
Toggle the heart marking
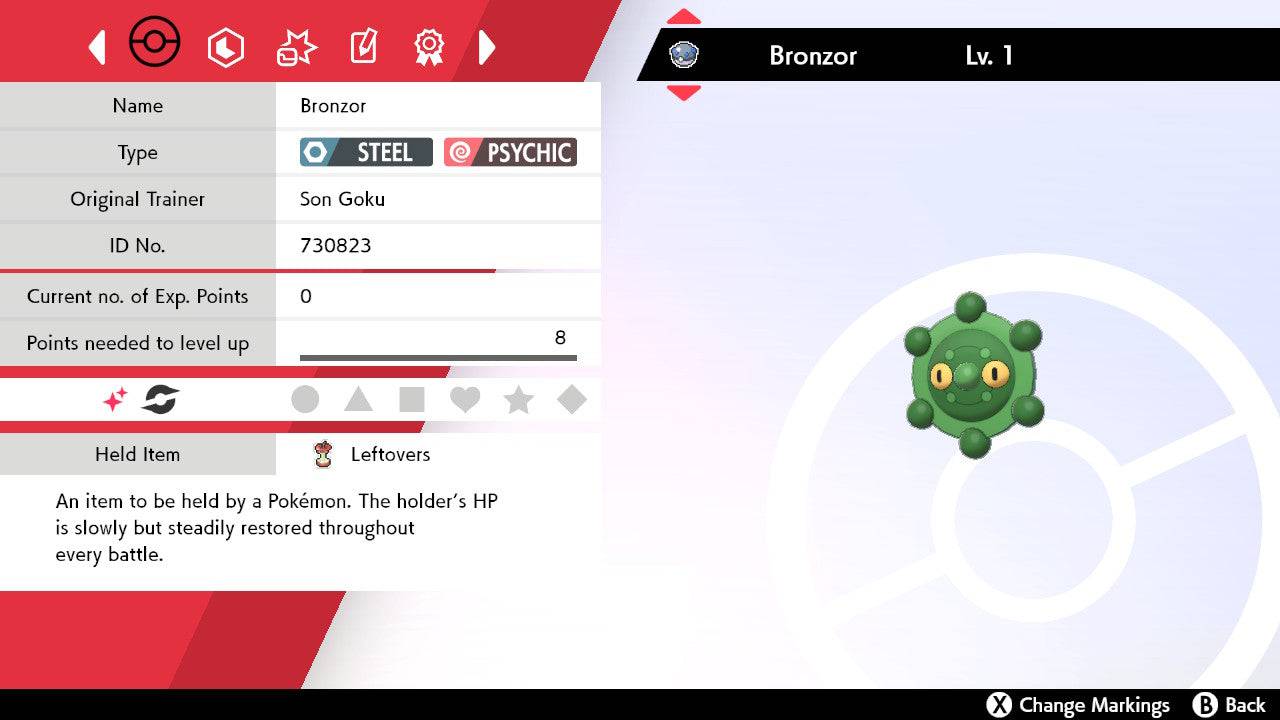click(x=465, y=400)
